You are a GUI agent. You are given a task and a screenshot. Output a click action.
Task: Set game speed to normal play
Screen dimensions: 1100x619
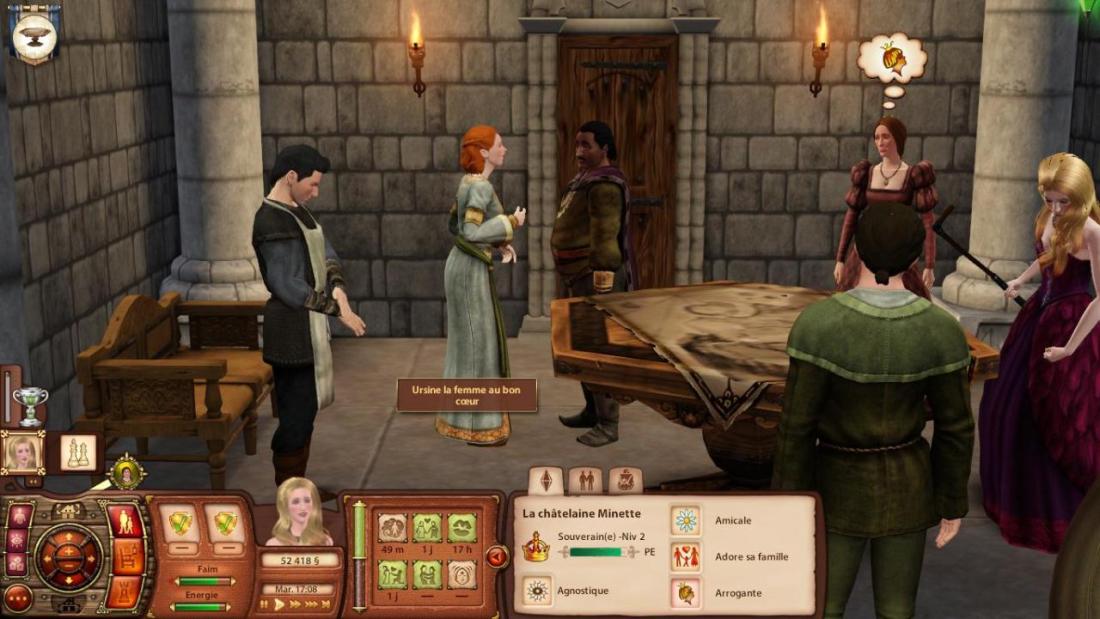[279, 604]
